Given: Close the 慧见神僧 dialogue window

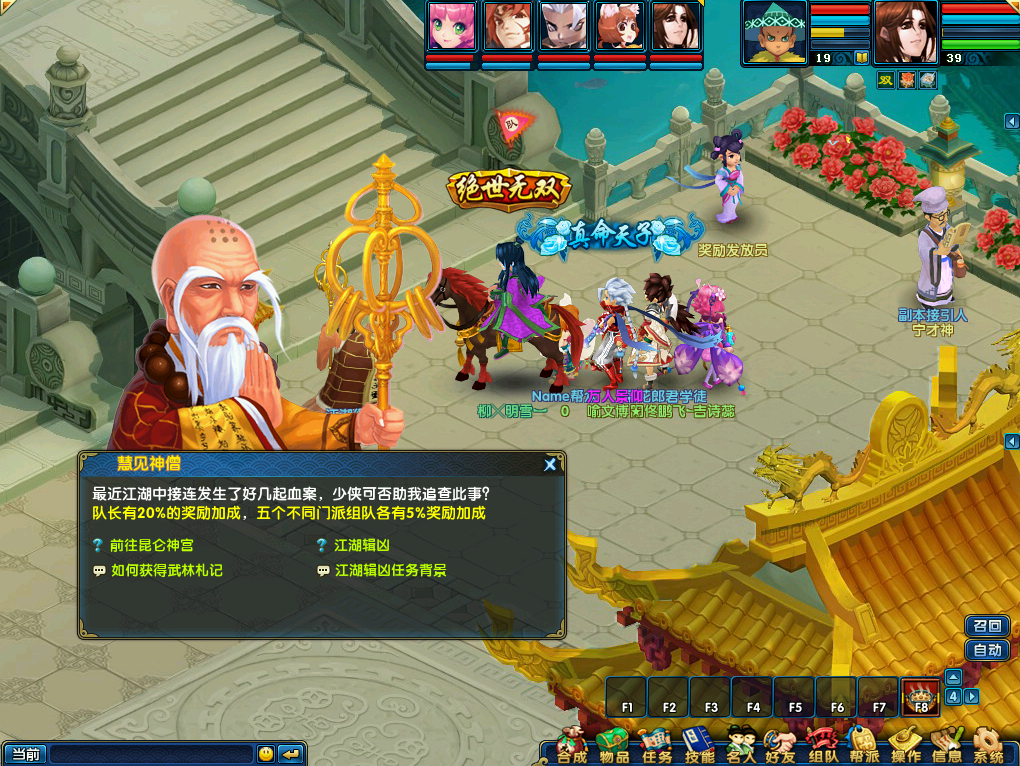Looking at the screenshot, I should pyautogui.click(x=550, y=464).
